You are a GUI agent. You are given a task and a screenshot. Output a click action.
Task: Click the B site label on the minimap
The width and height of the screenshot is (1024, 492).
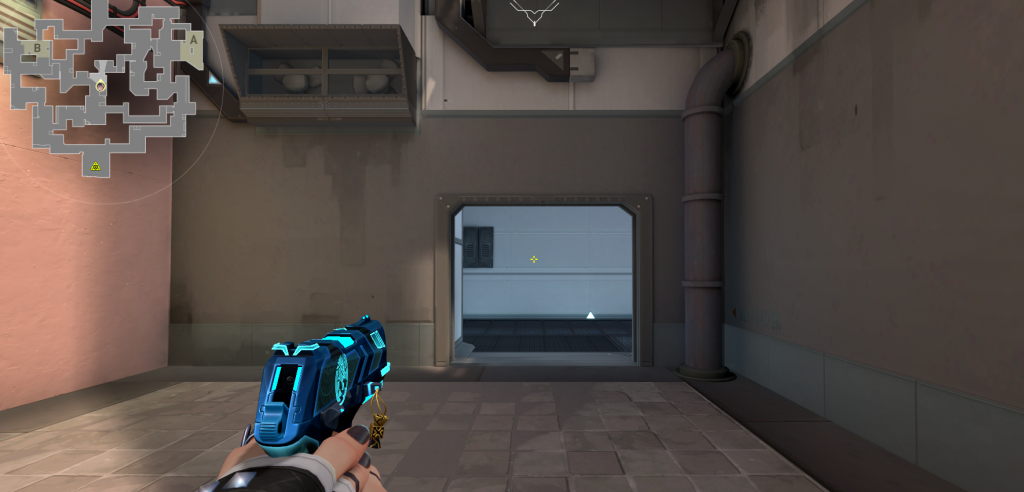point(37,47)
